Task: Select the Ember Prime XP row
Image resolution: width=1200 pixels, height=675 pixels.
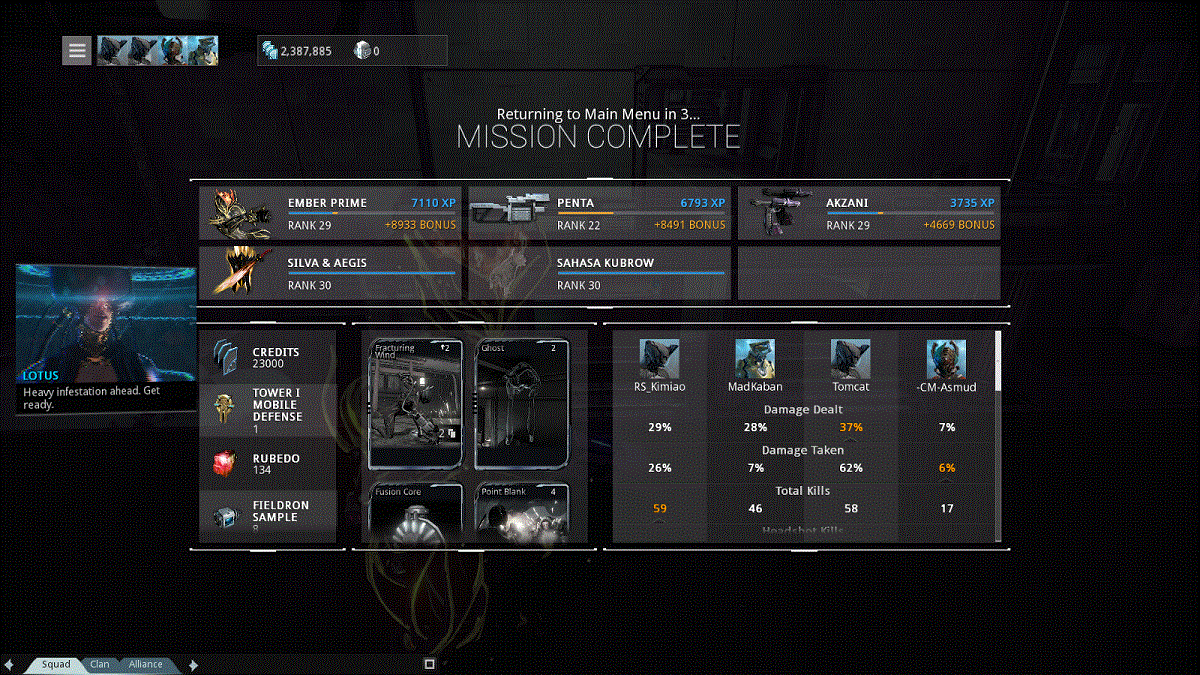Action: pyautogui.click(x=330, y=213)
